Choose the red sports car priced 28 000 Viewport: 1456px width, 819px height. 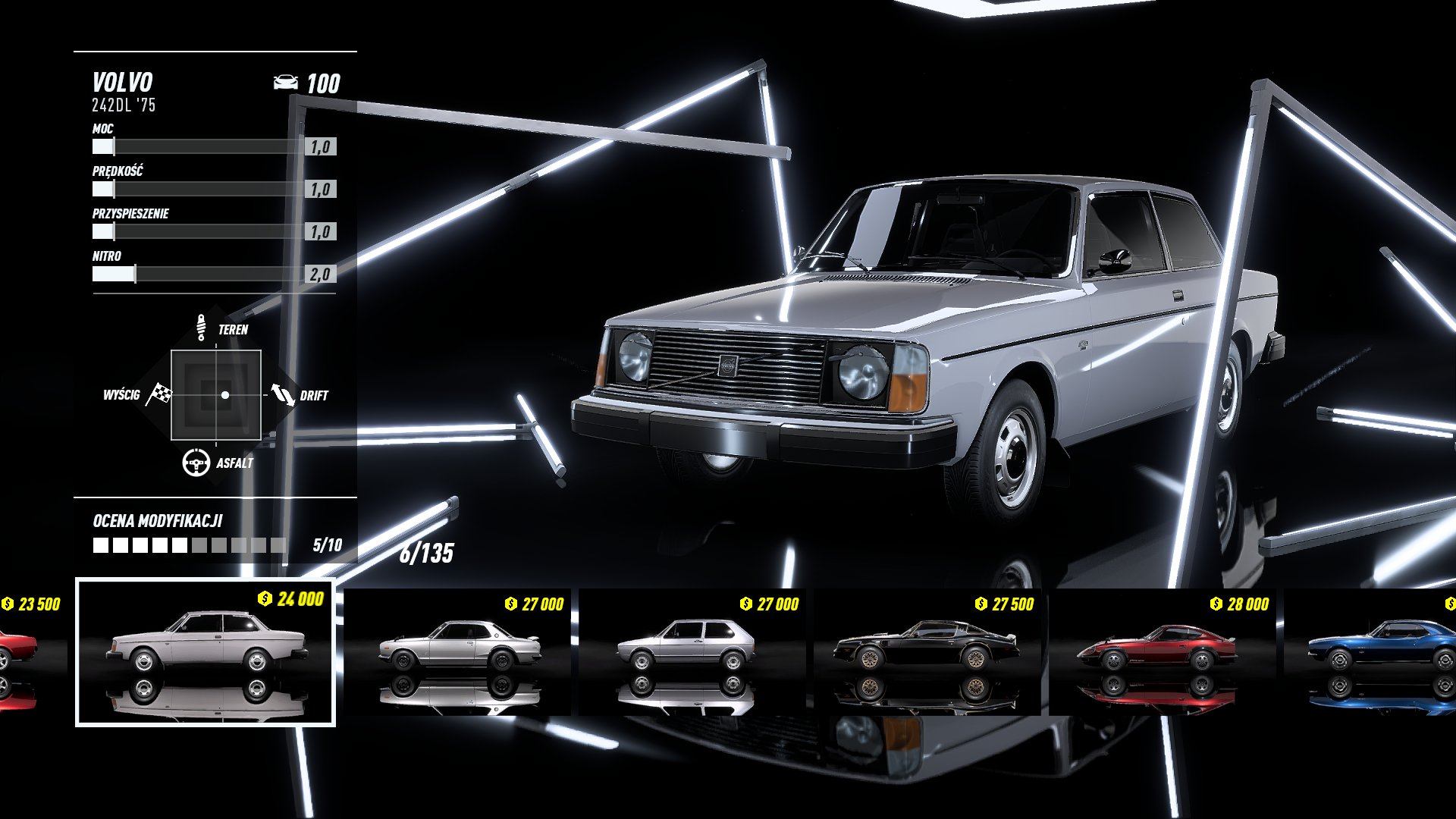1163,652
